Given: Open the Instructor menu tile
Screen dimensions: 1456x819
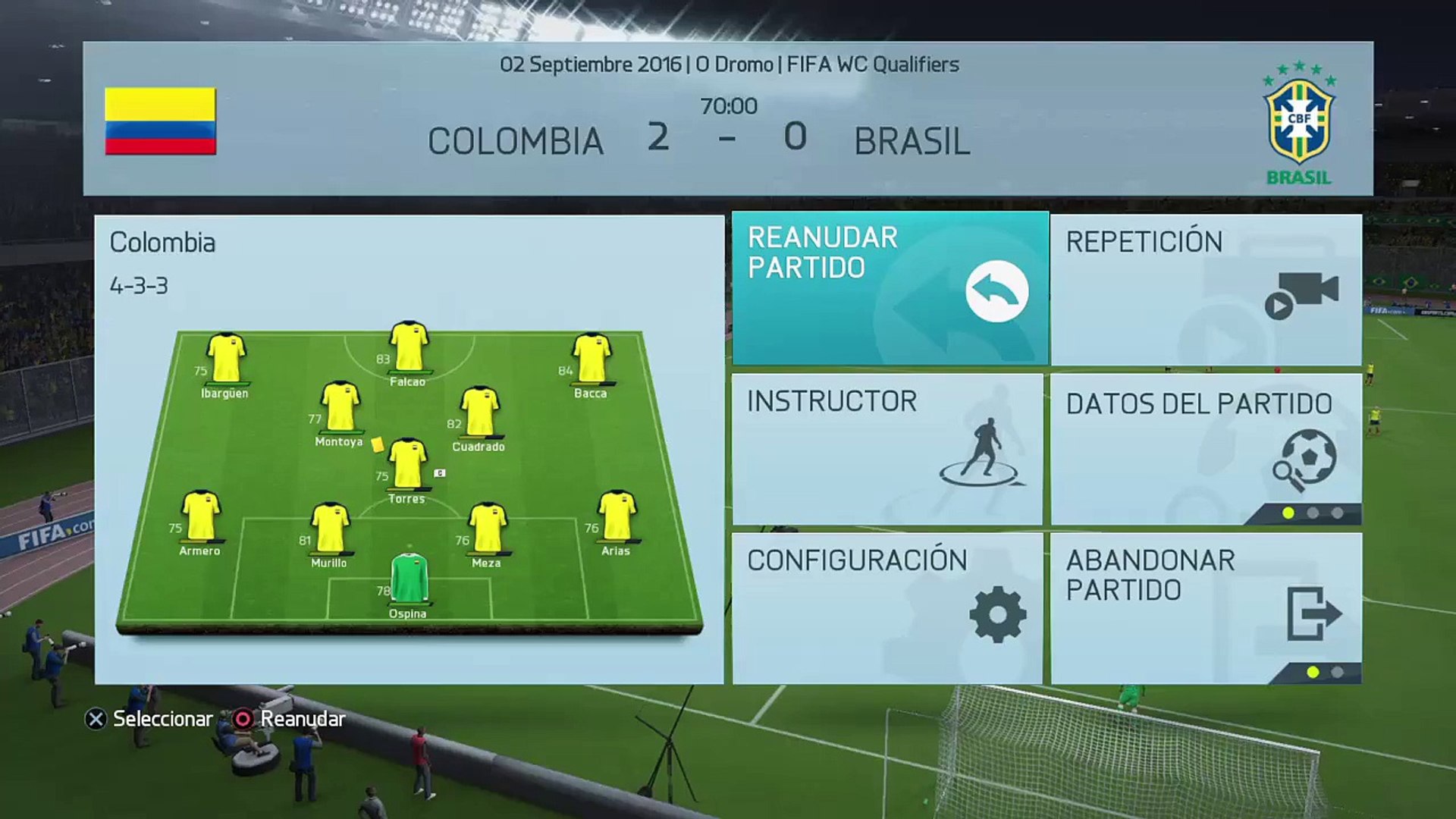Looking at the screenshot, I should pos(887,449).
